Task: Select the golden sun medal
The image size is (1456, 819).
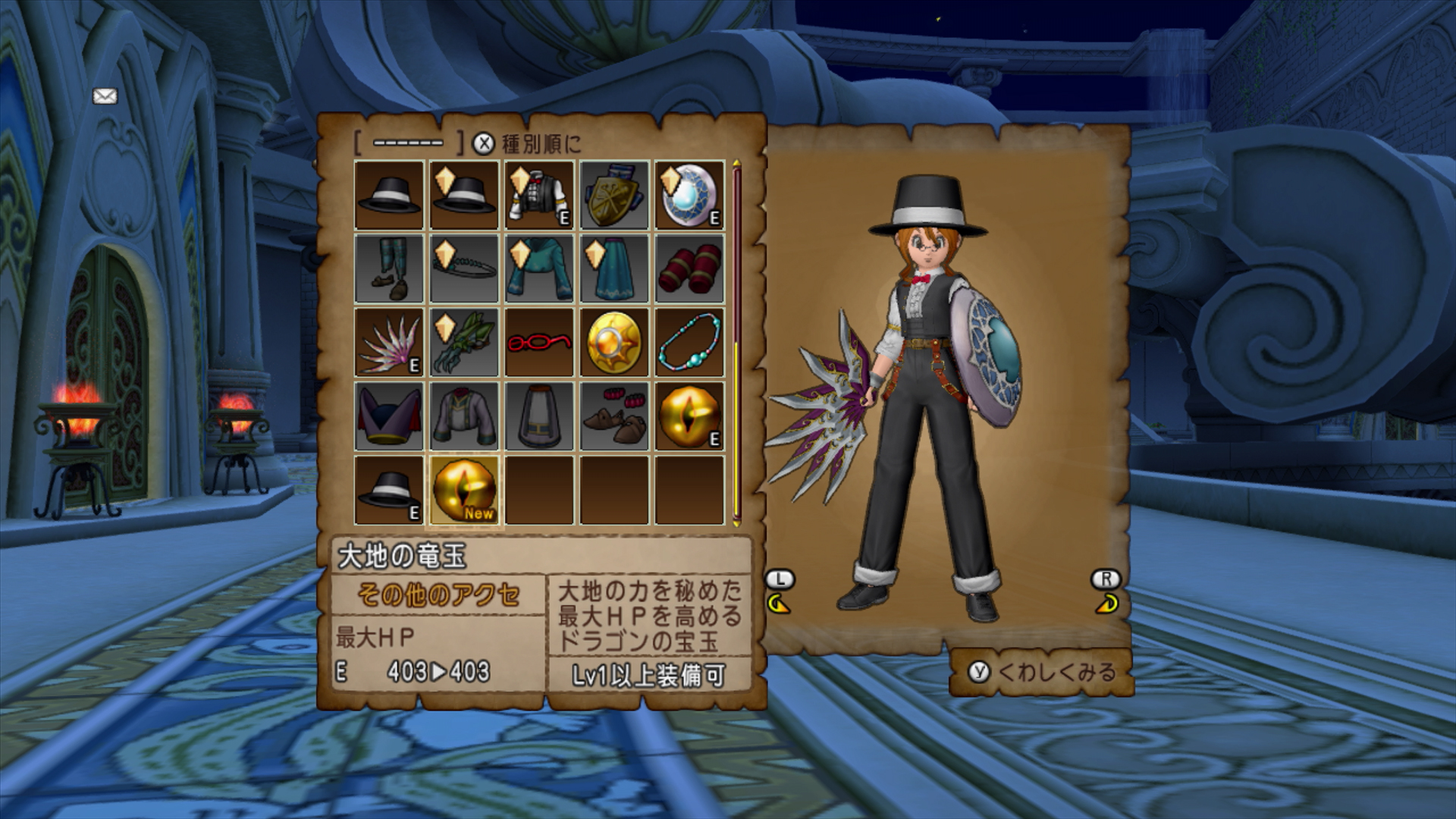Action: (x=613, y=342)
